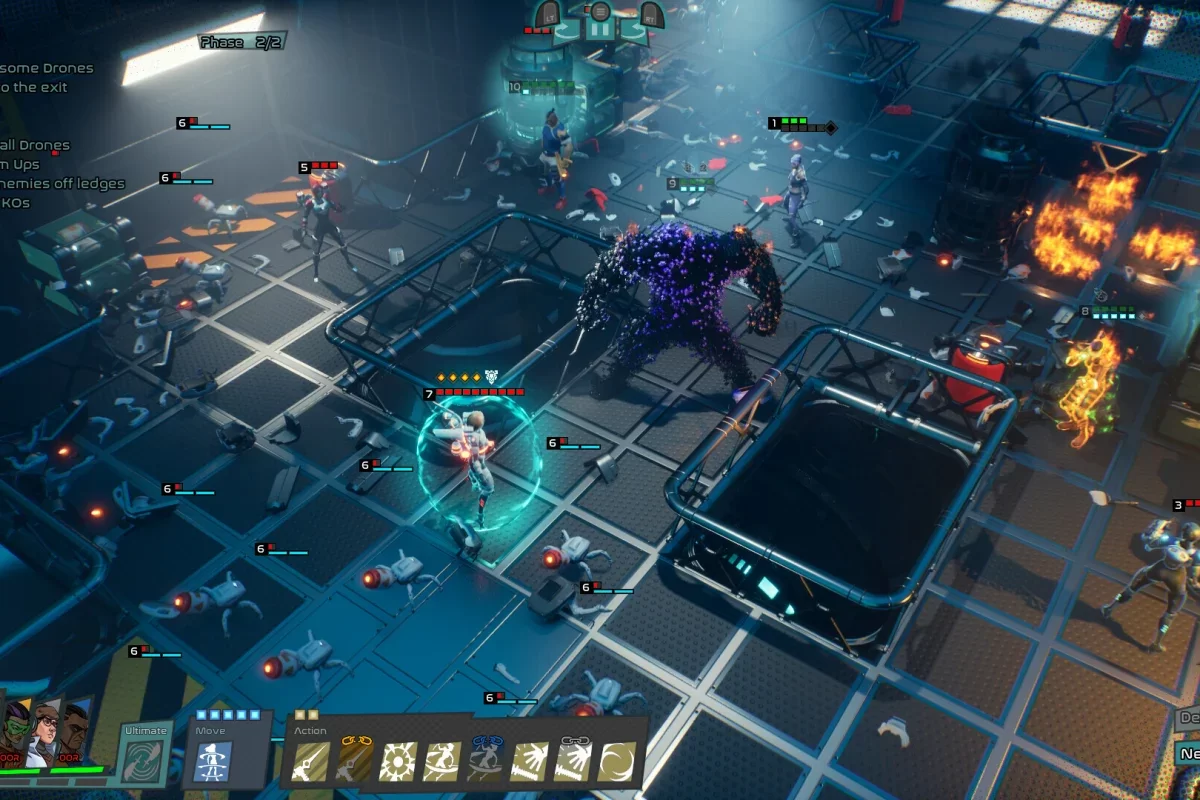The image size is (1200, 800).
Task: Activate the starburst explosion action
Action: point(399,762)
